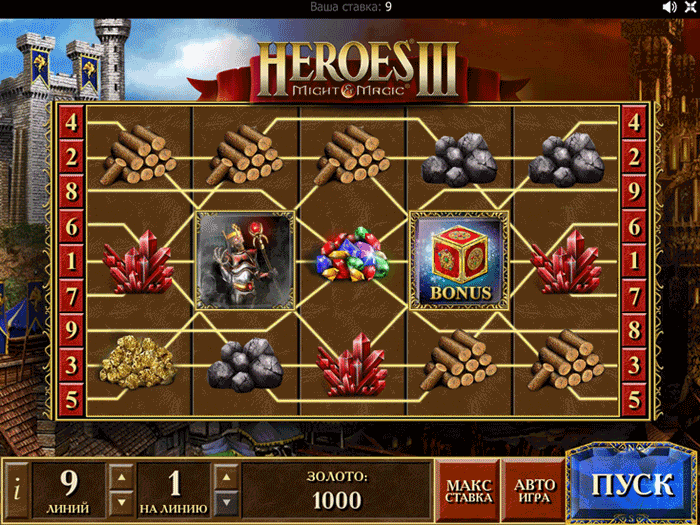Switch to fullscreen using the arrows icon
This screenshot has width=700, height=525.
click(x=689, y=7)
